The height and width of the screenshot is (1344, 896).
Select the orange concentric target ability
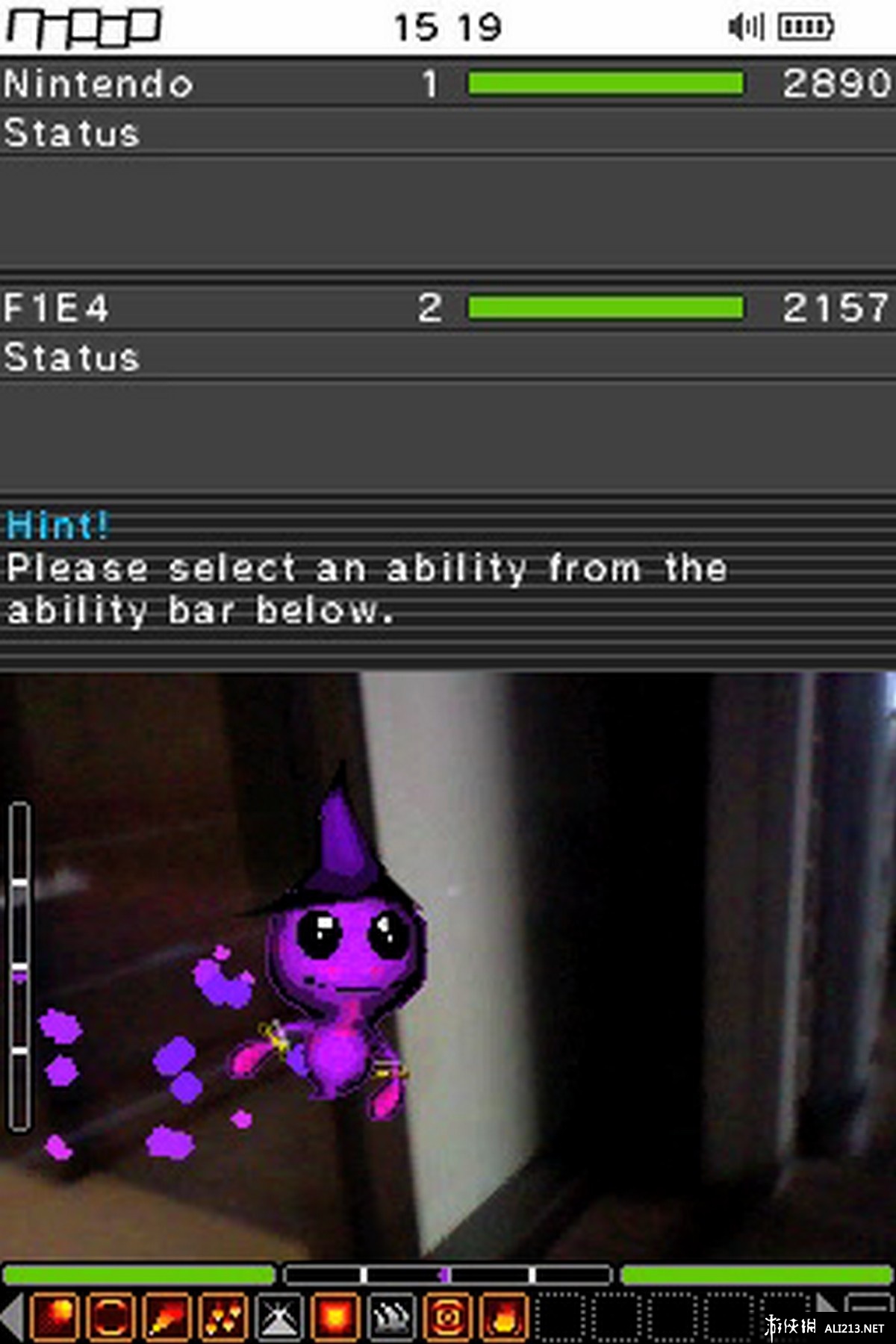tap(447, 1316)
